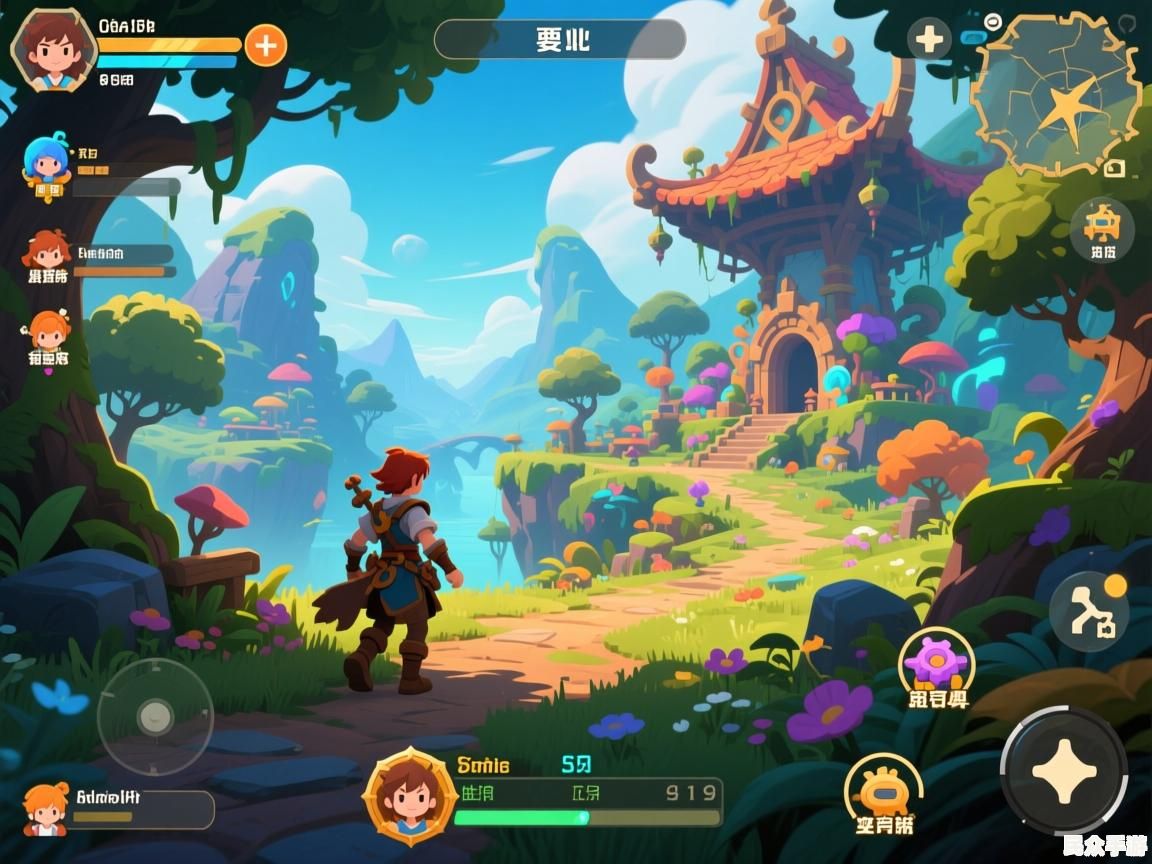Click the white plus button left of the minimap
This screenshot has width=1152, height=864.
pos(929,40)
